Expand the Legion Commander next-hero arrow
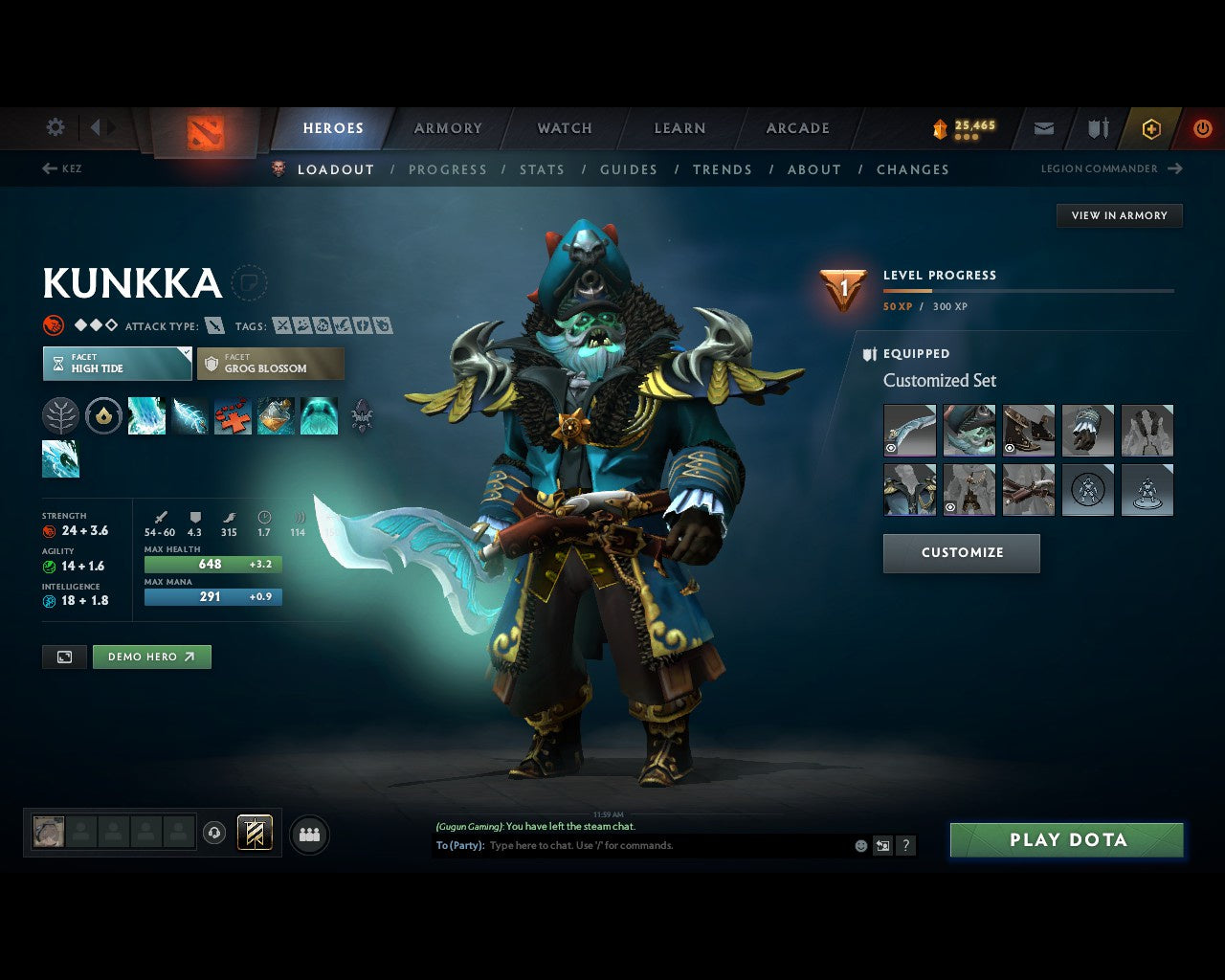The image size is (1225, 980). tap(1175, 168)
